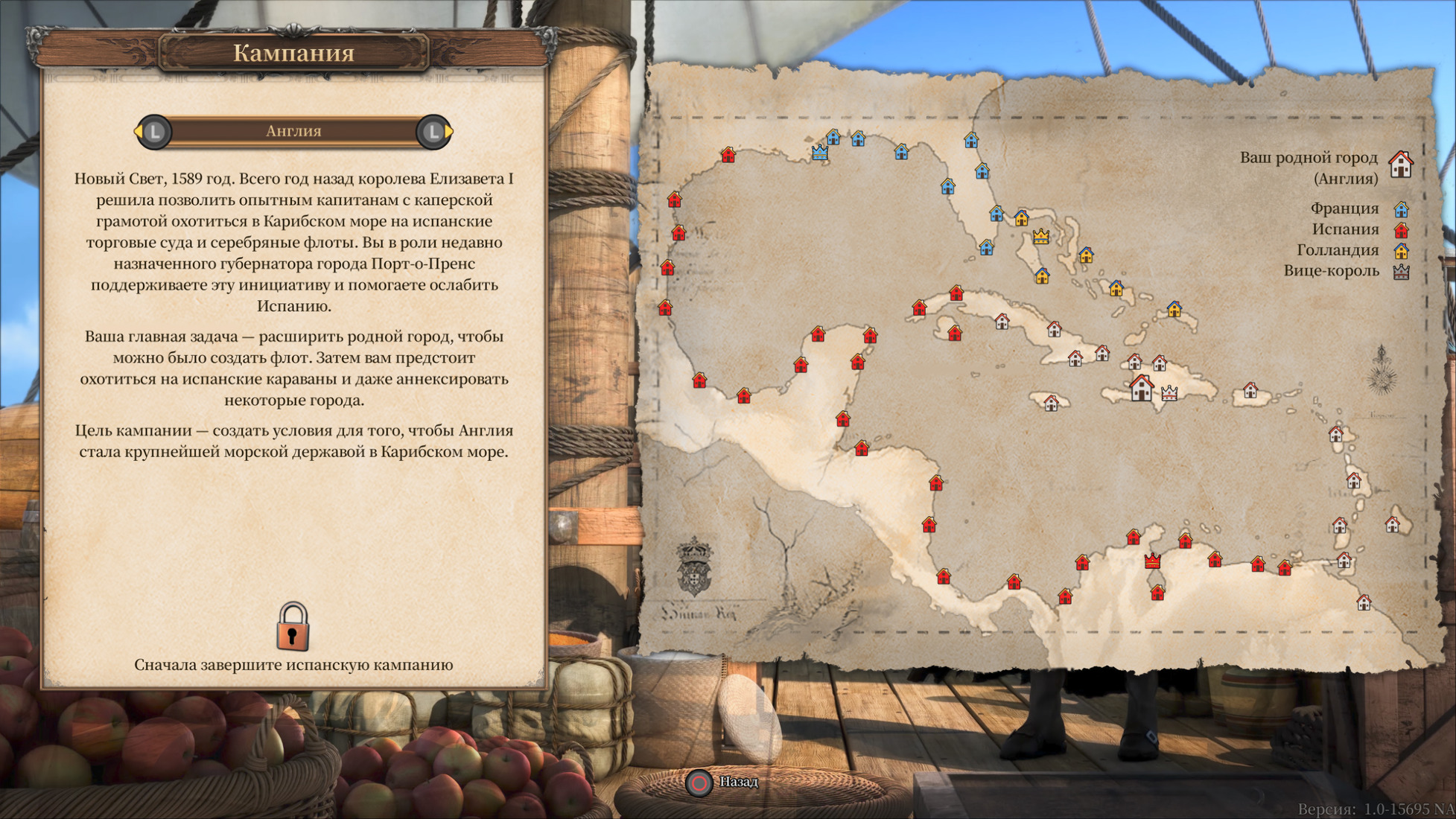Image resolution: width=1456 pixels, height=819 pixels.
Task: Click the white viceroy crown beside home city
Action: coord(1169,392)
